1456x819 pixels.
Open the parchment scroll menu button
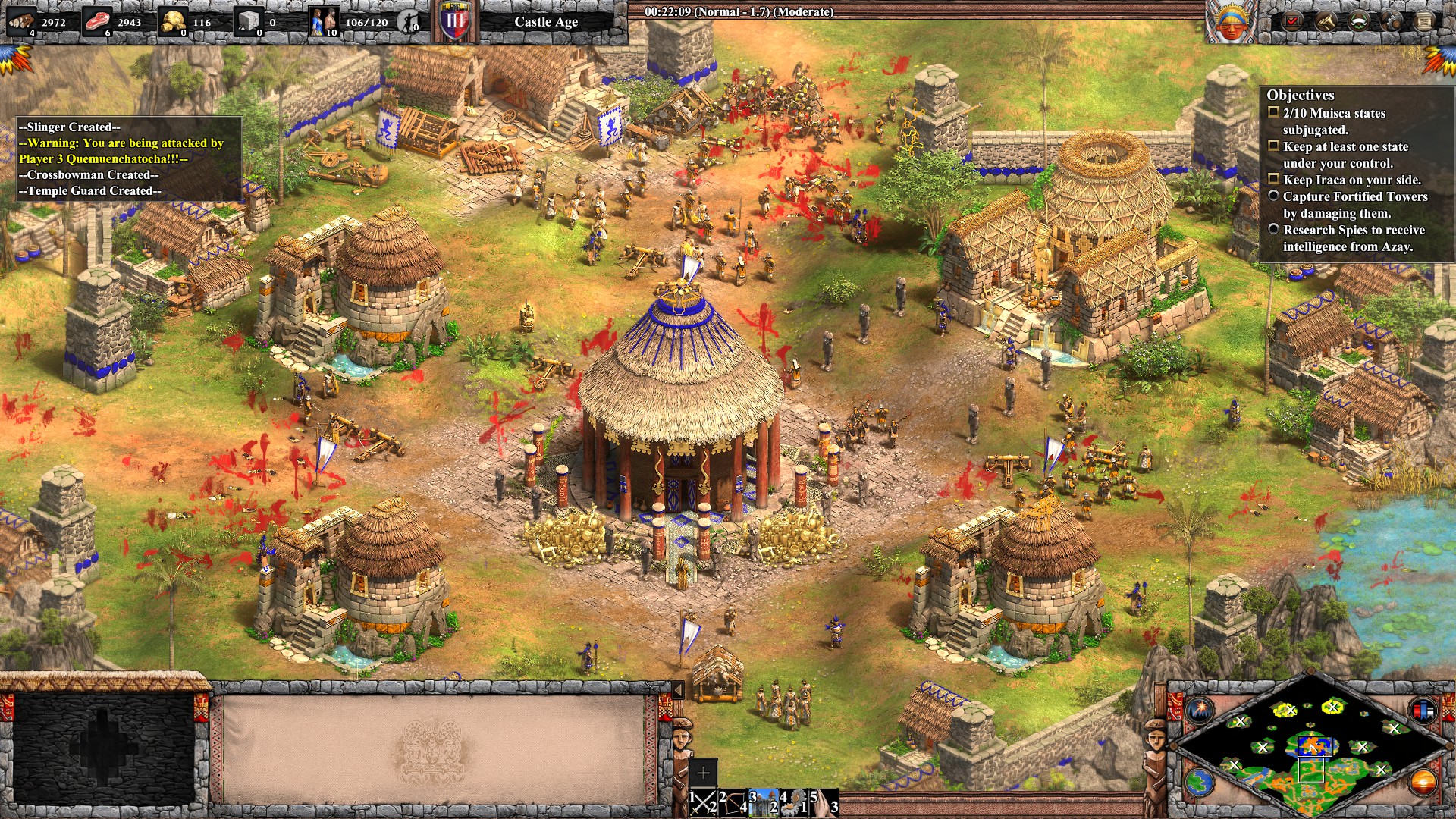pyautogui.click(x=1425, y=21)
